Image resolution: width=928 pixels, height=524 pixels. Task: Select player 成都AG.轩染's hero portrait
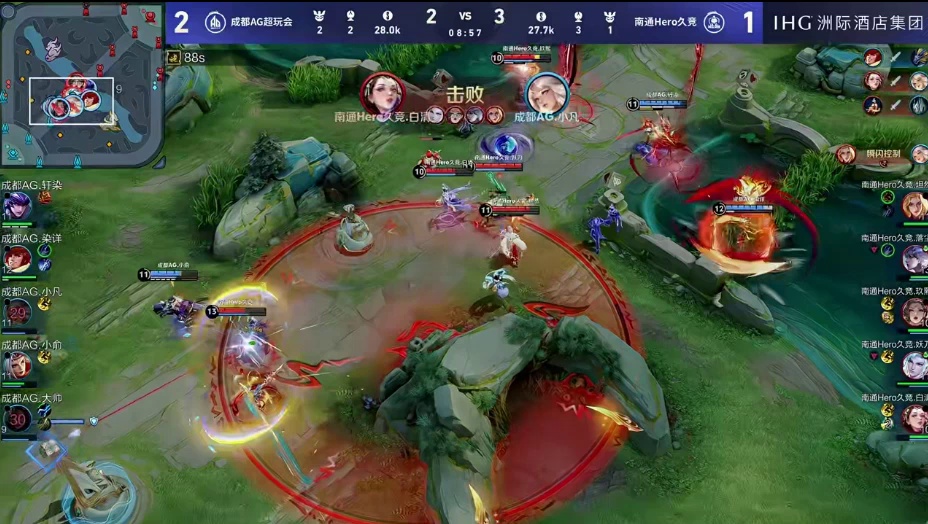(x=16, y=206)
